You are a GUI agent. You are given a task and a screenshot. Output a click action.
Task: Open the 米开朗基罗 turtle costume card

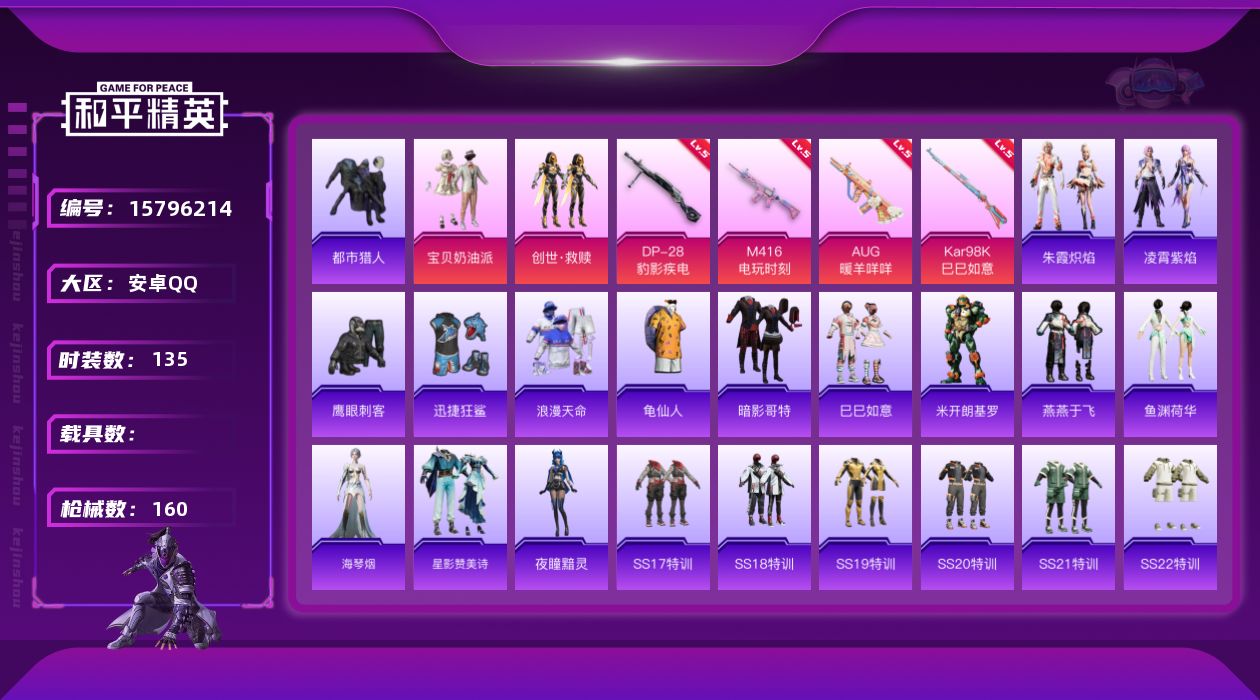click(967, 364)
